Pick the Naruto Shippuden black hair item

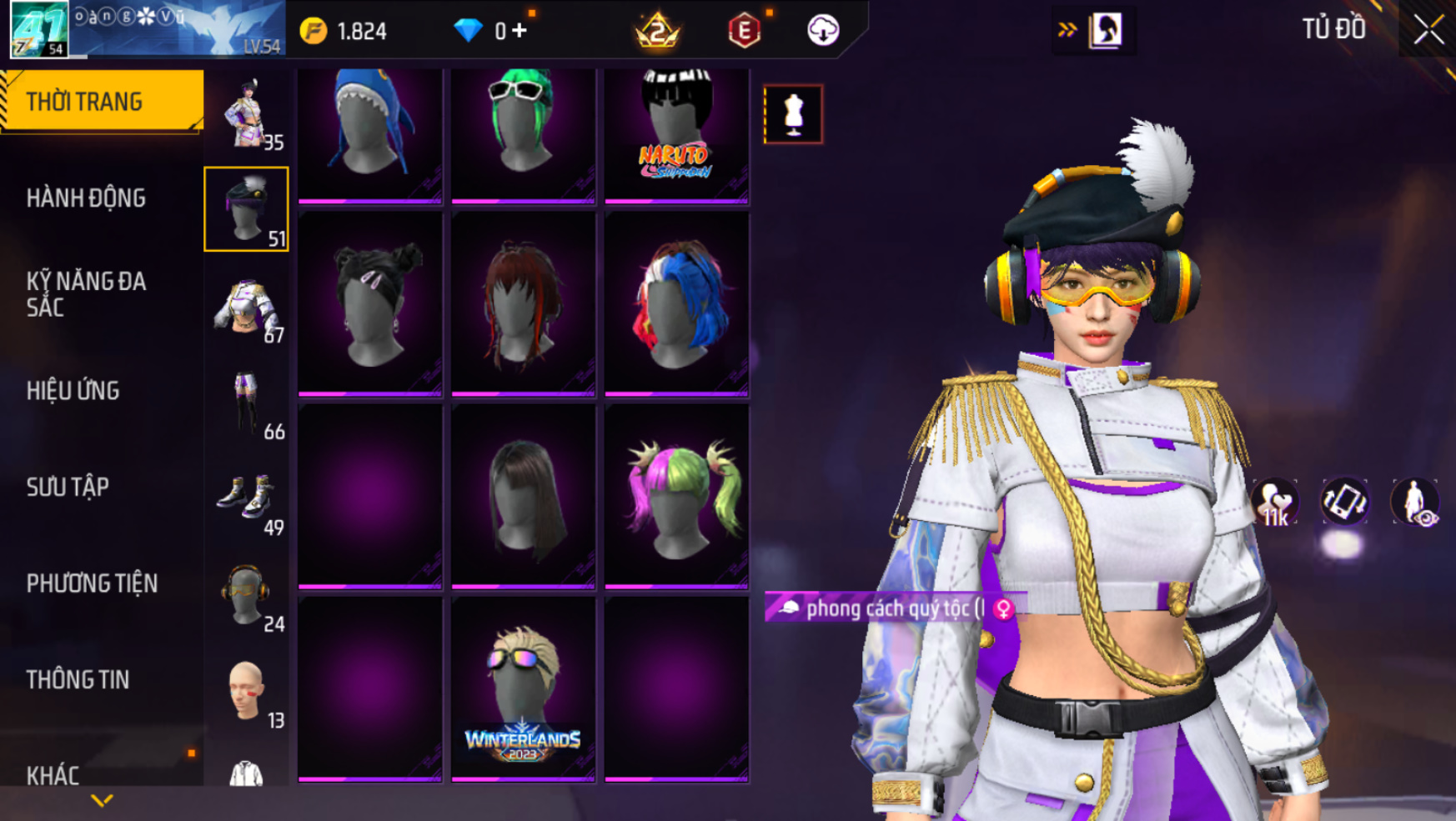pyautogui.click(x=676, y=133)
